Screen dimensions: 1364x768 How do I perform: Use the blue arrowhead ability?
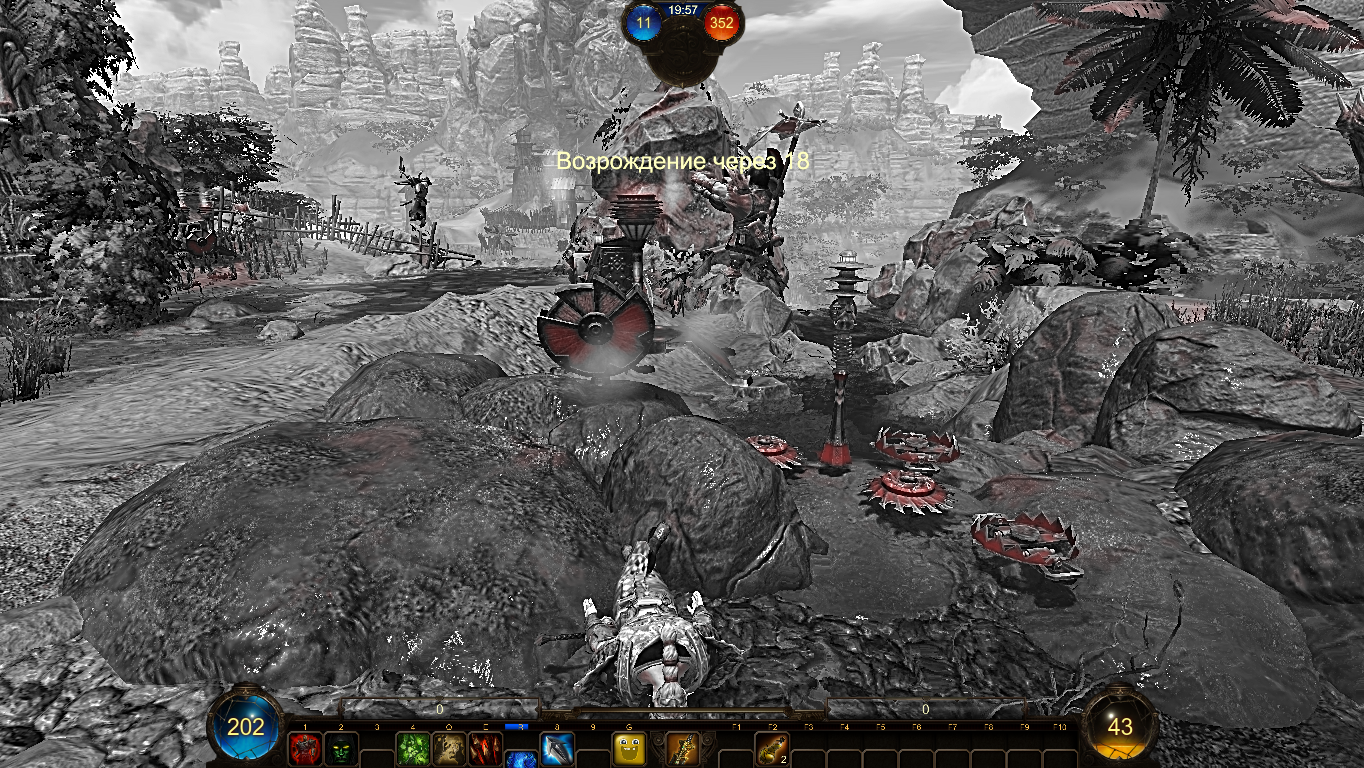pos(557,749)
